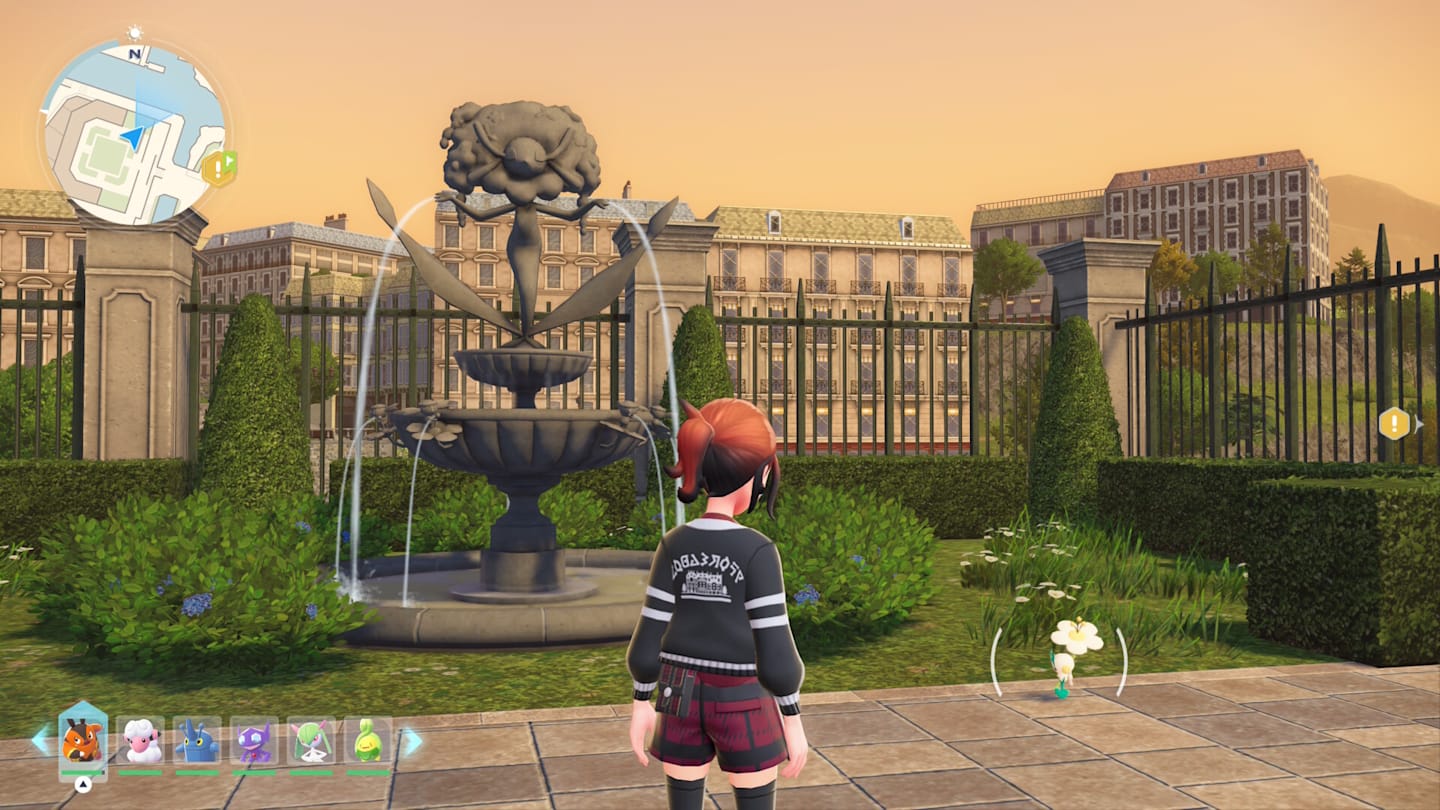This screenshot has width=1440, height=810.
Task: Select the quest marker on the minimap edge
Action: pos(219,168)
